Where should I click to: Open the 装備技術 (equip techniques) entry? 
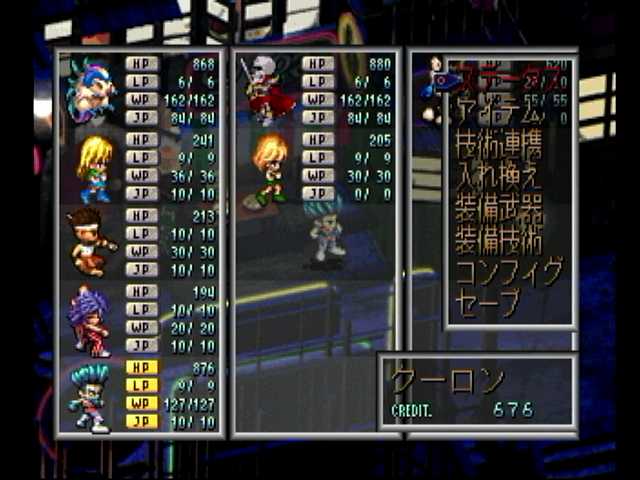point(498,241)
